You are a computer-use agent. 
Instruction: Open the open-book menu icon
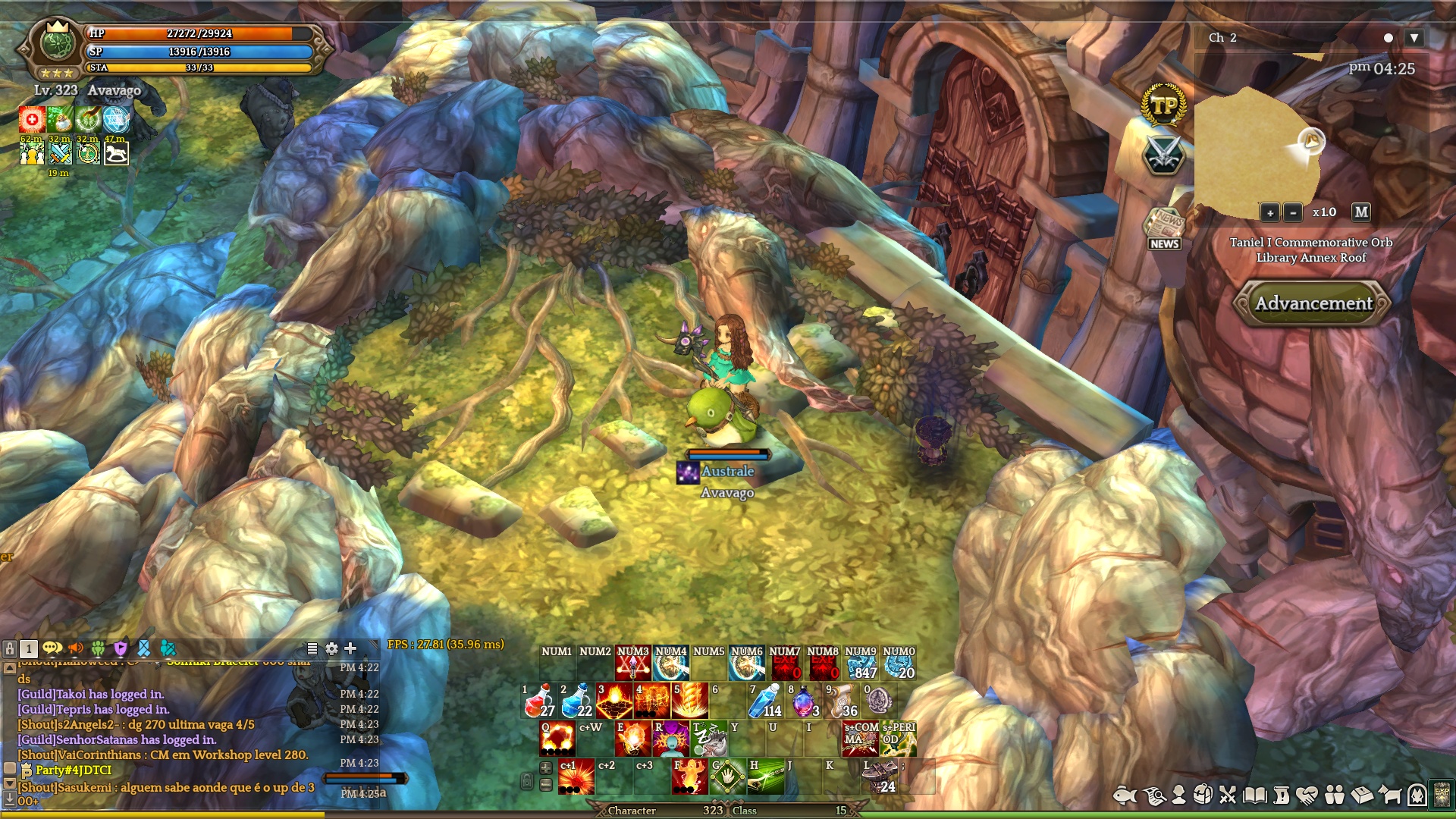[x=1255, y=795]
